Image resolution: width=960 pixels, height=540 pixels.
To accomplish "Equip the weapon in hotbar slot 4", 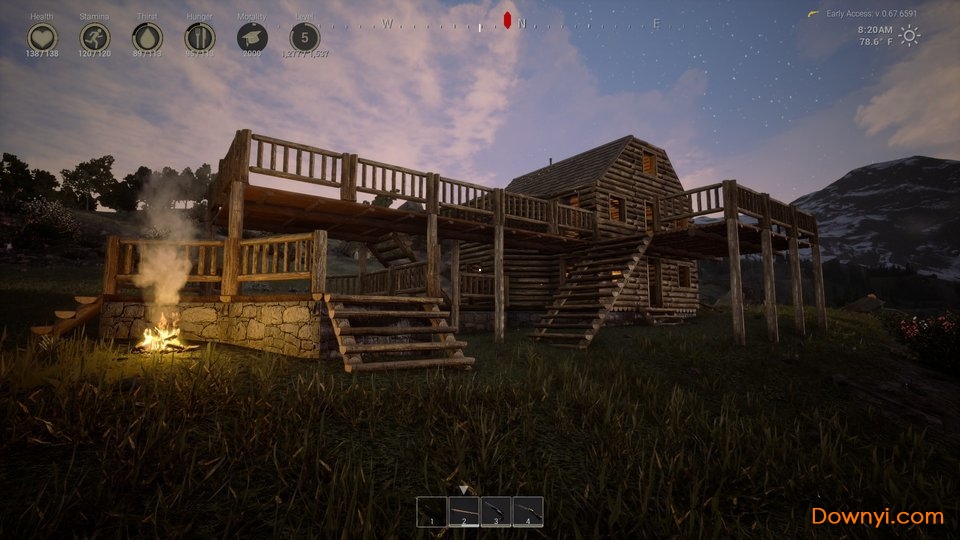I will coord(528,511).
